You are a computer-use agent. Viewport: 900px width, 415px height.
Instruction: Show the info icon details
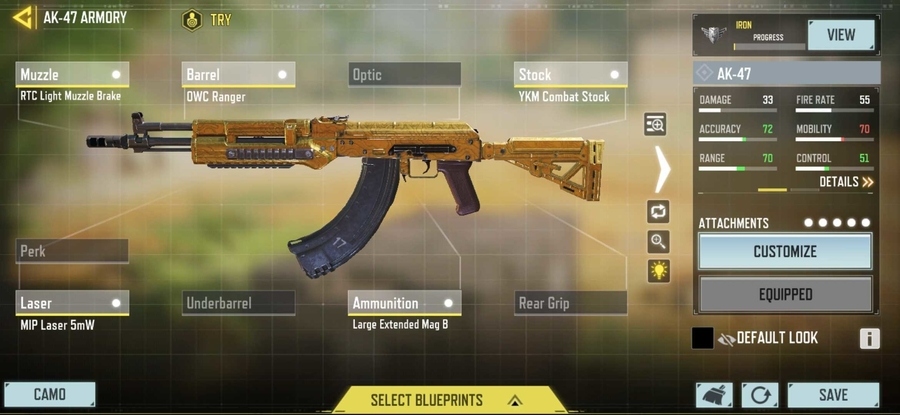[869, 338]
